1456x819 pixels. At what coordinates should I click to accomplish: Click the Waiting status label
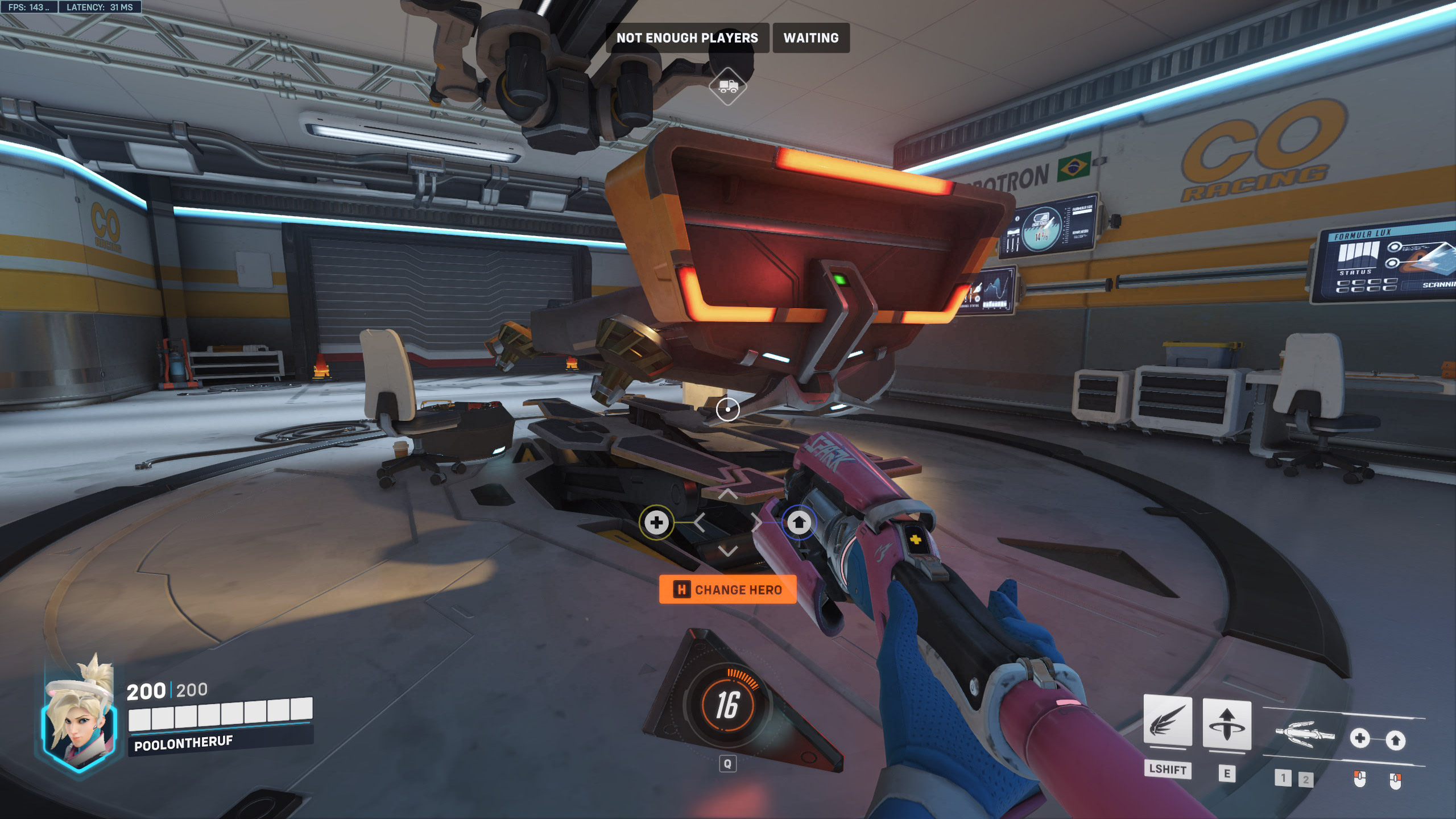coord(810,38)
